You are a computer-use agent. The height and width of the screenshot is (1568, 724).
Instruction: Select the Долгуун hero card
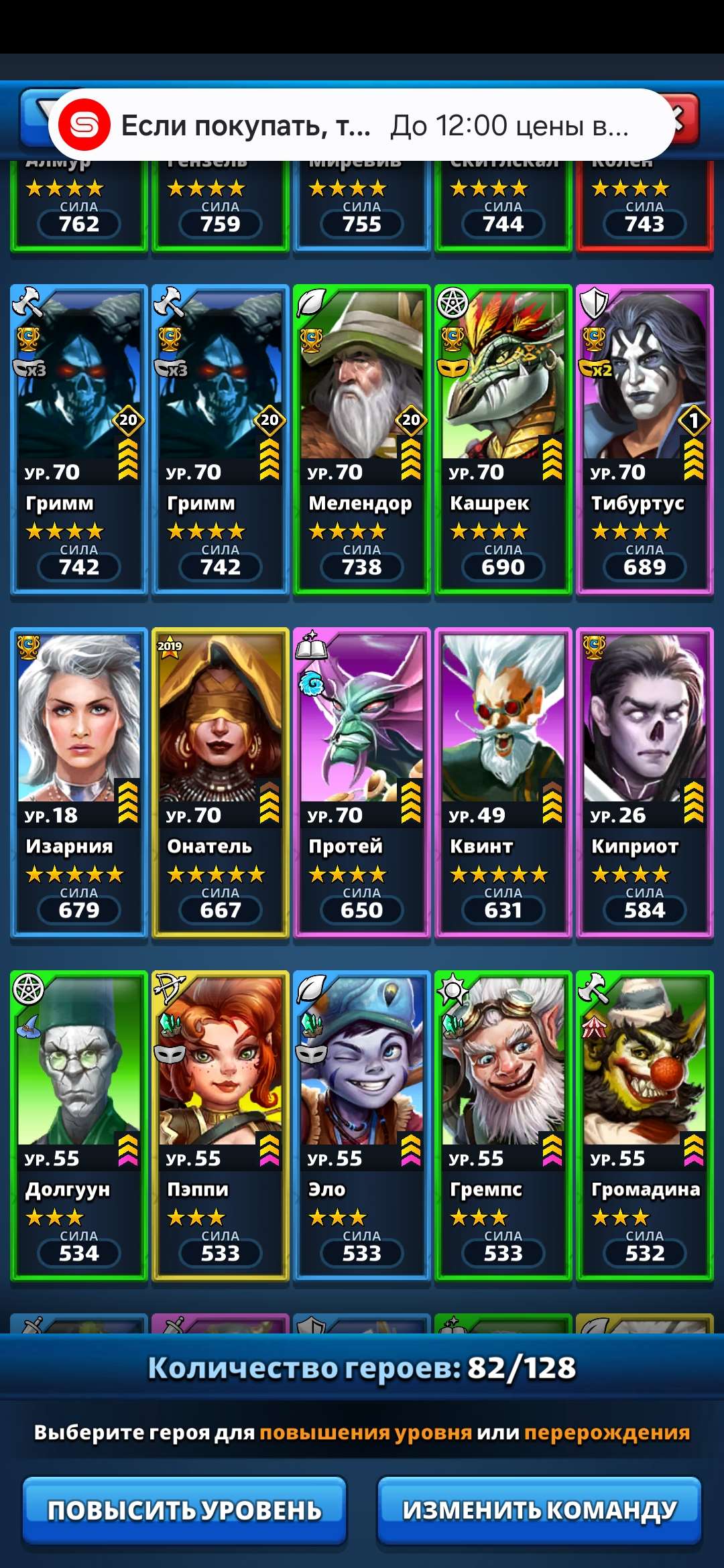(x=79, y=1126)
